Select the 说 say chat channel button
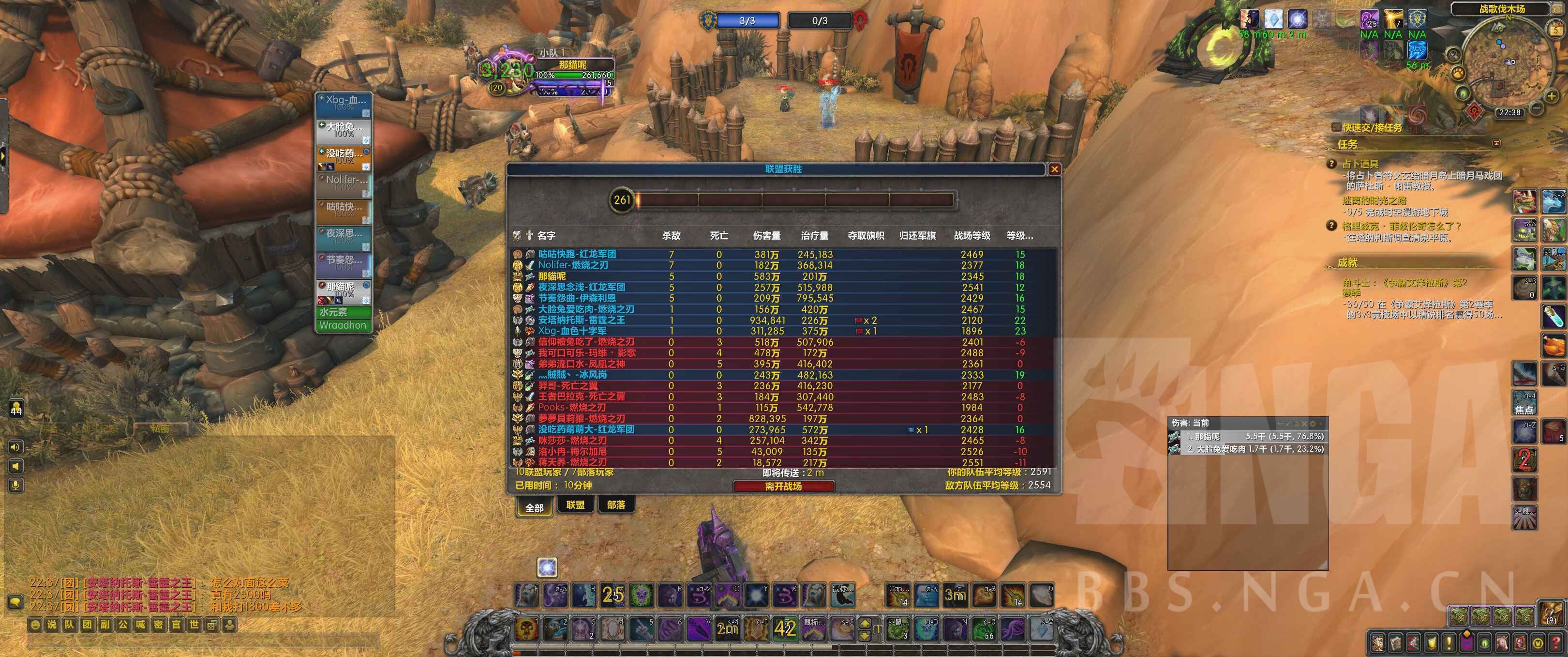Screen dimensions: 1568x657 [52, 625]
